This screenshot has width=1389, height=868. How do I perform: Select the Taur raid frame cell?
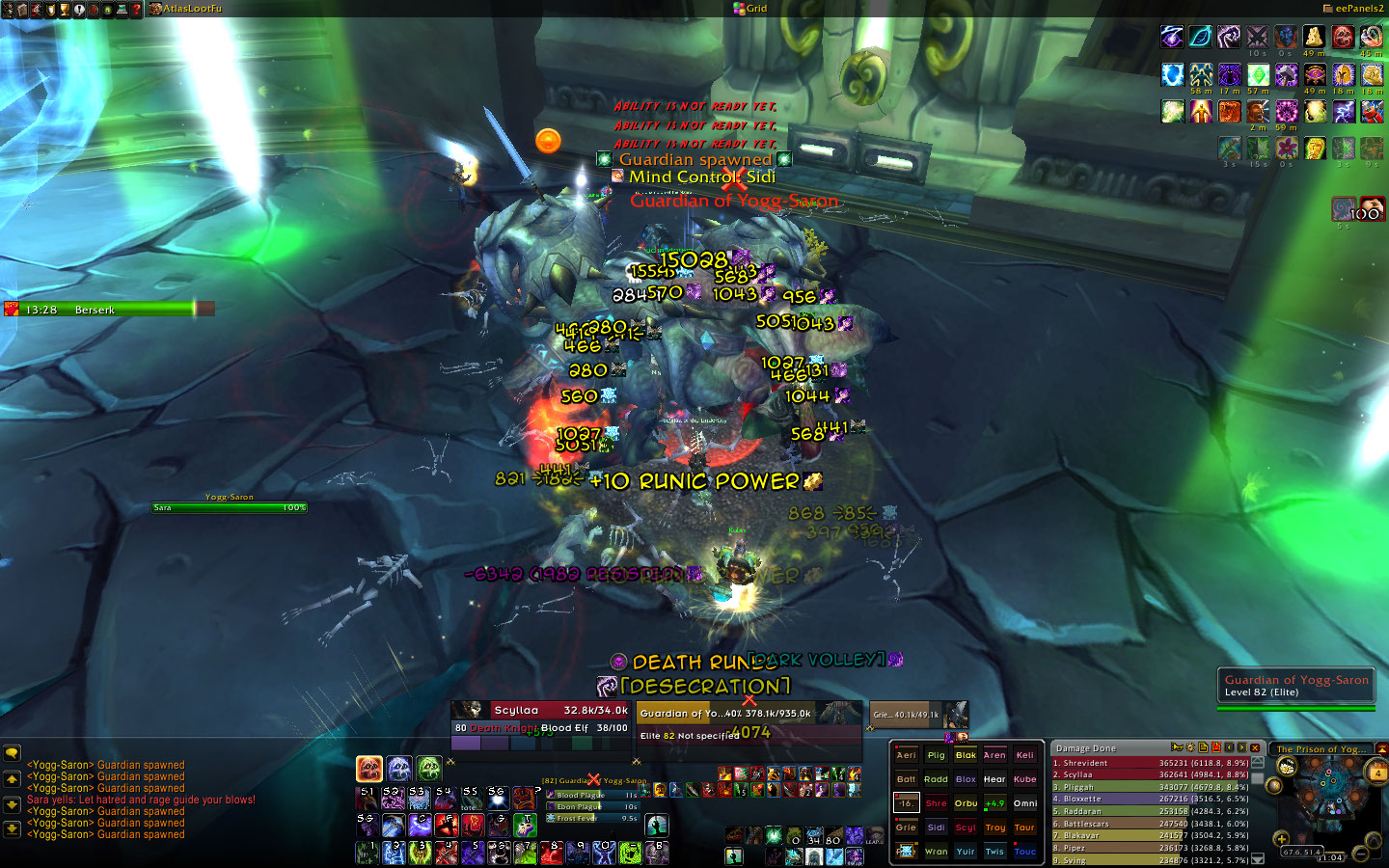click(1025, 827)
